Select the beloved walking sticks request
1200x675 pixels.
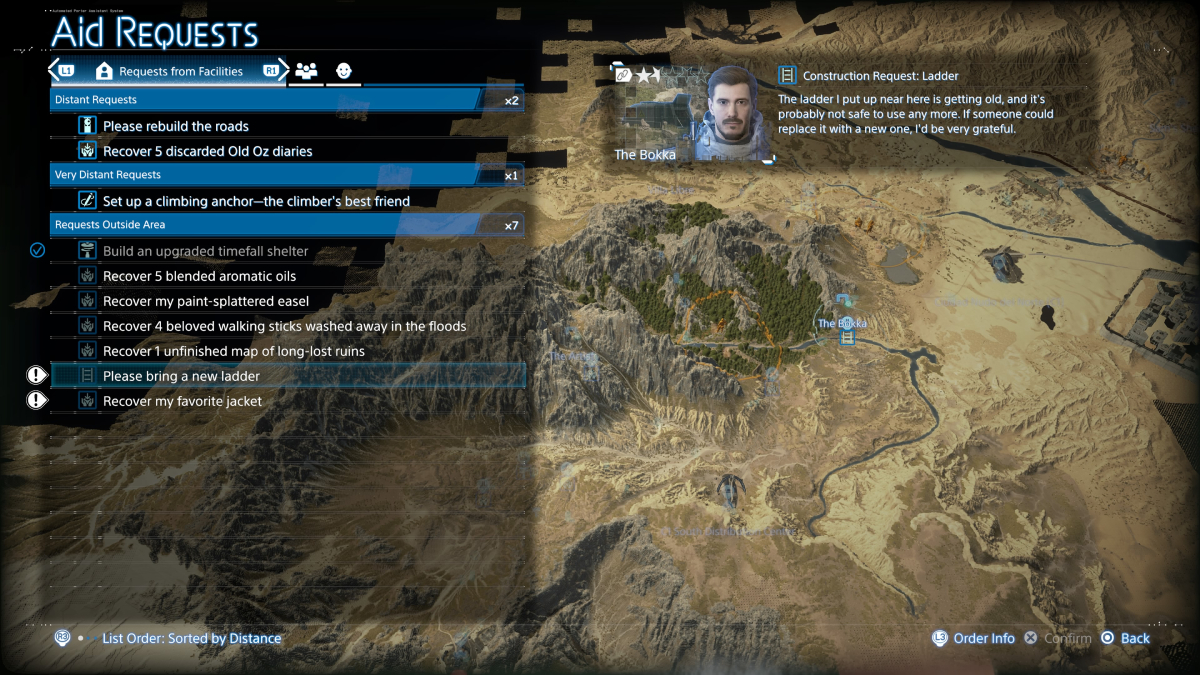[x=284, y=326]
